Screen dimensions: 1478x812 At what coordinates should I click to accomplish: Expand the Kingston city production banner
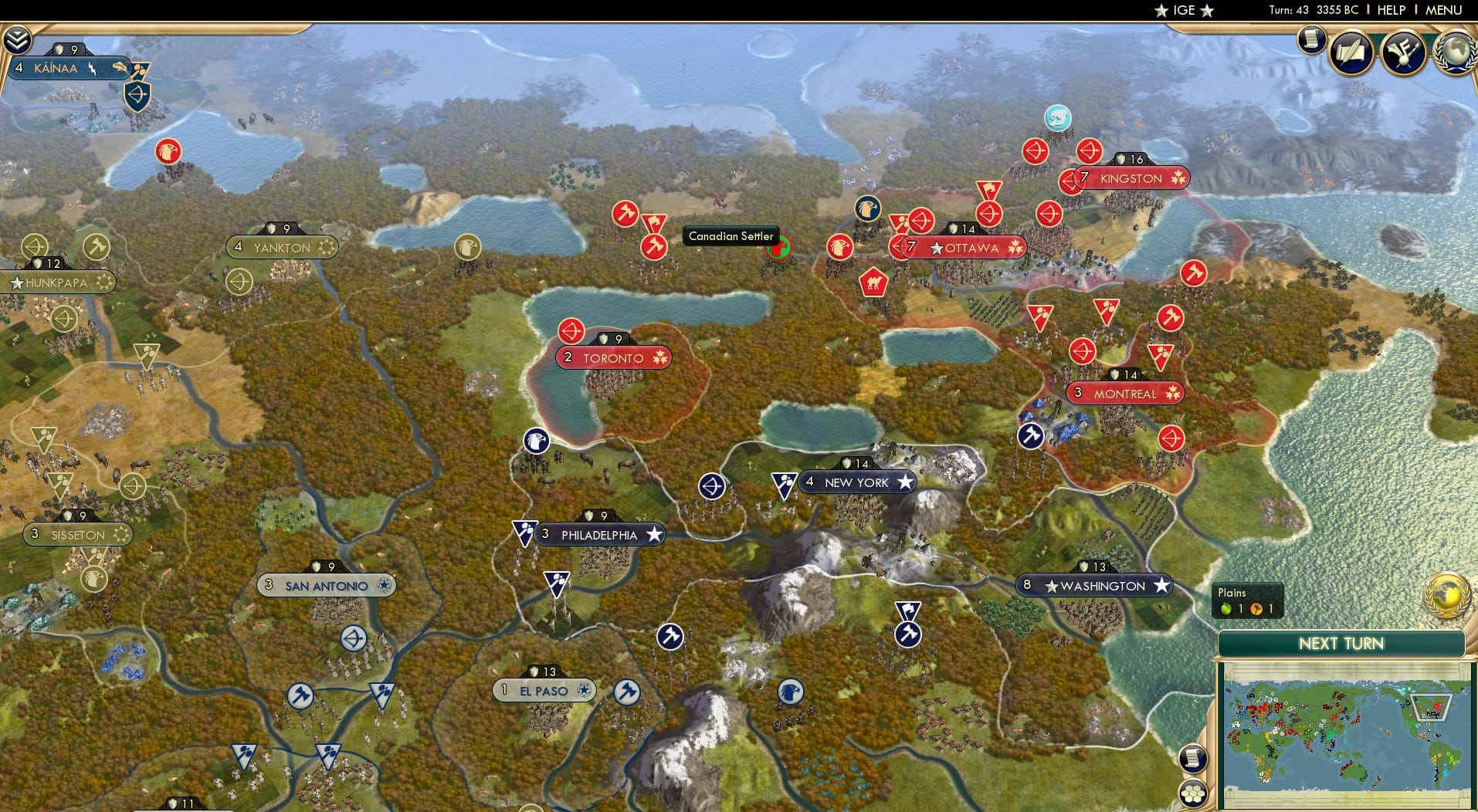pos(1132,159)
